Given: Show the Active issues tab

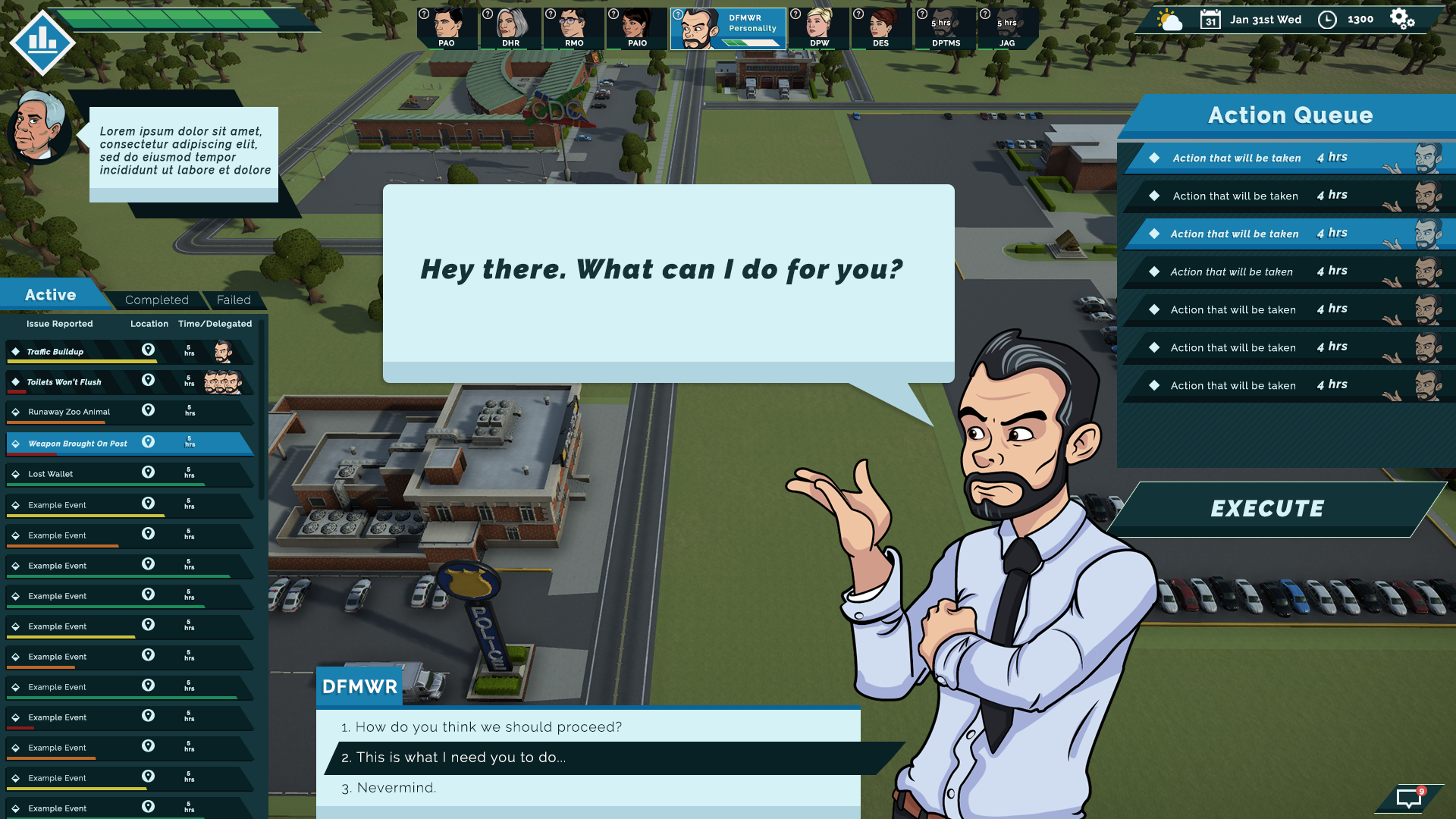Looking at the screenshot, I should 51,295.
